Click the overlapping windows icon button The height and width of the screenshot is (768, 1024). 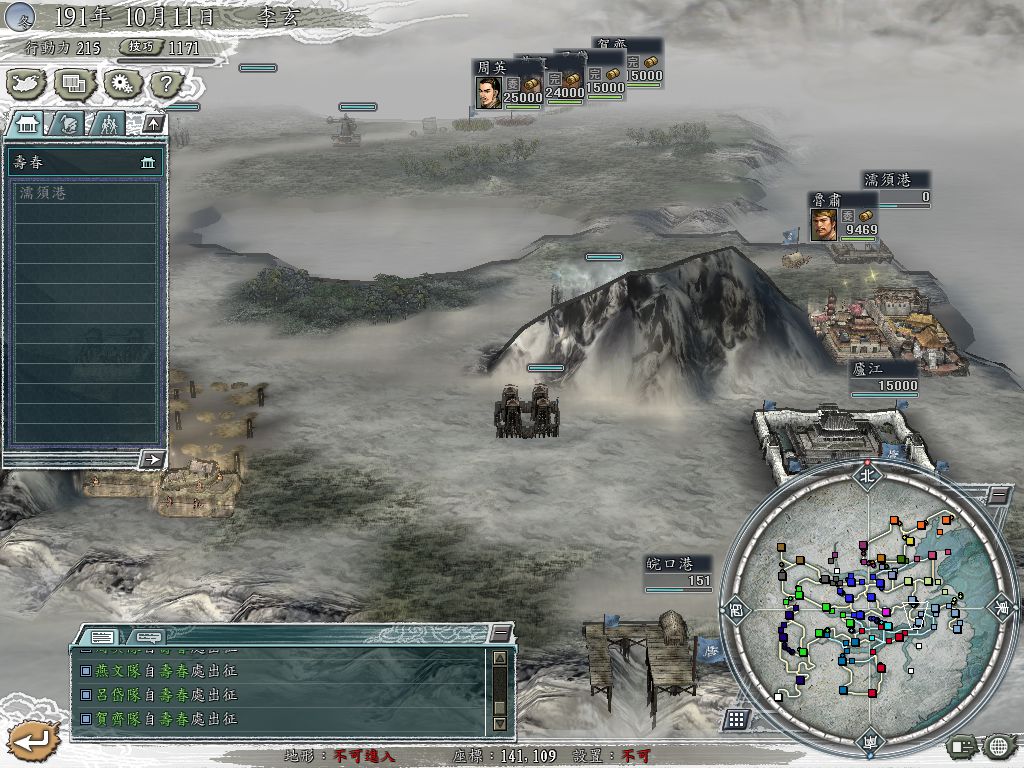74,84
